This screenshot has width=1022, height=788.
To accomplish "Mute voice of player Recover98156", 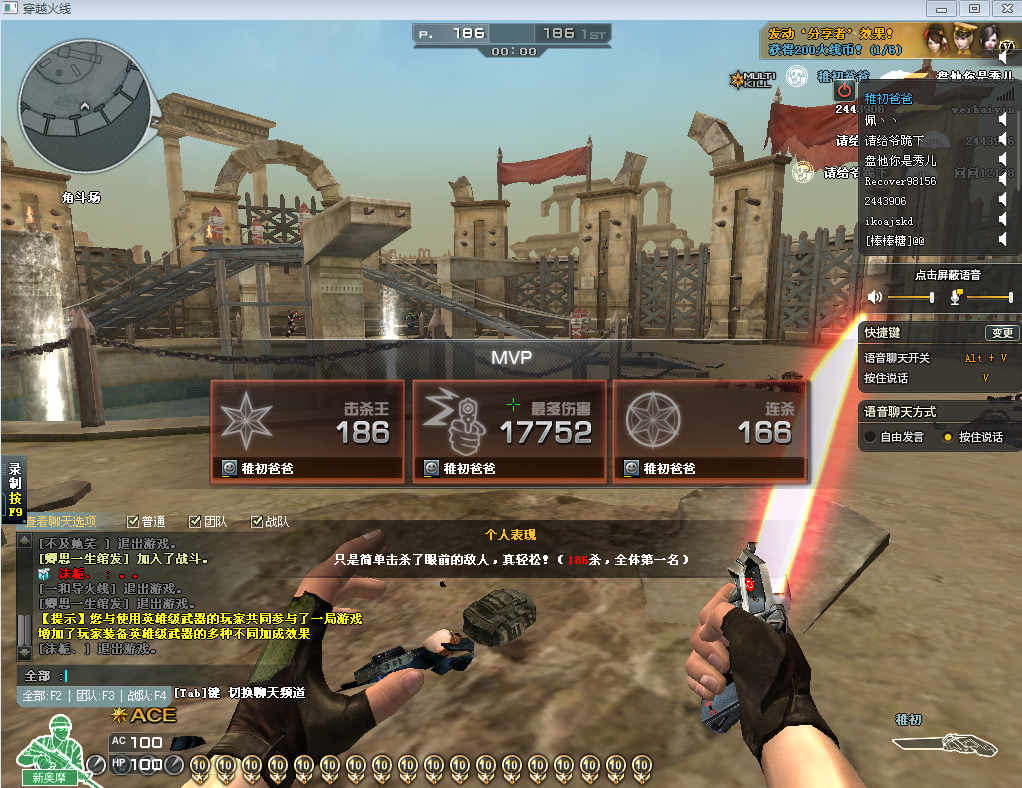I will point(1002,181).
